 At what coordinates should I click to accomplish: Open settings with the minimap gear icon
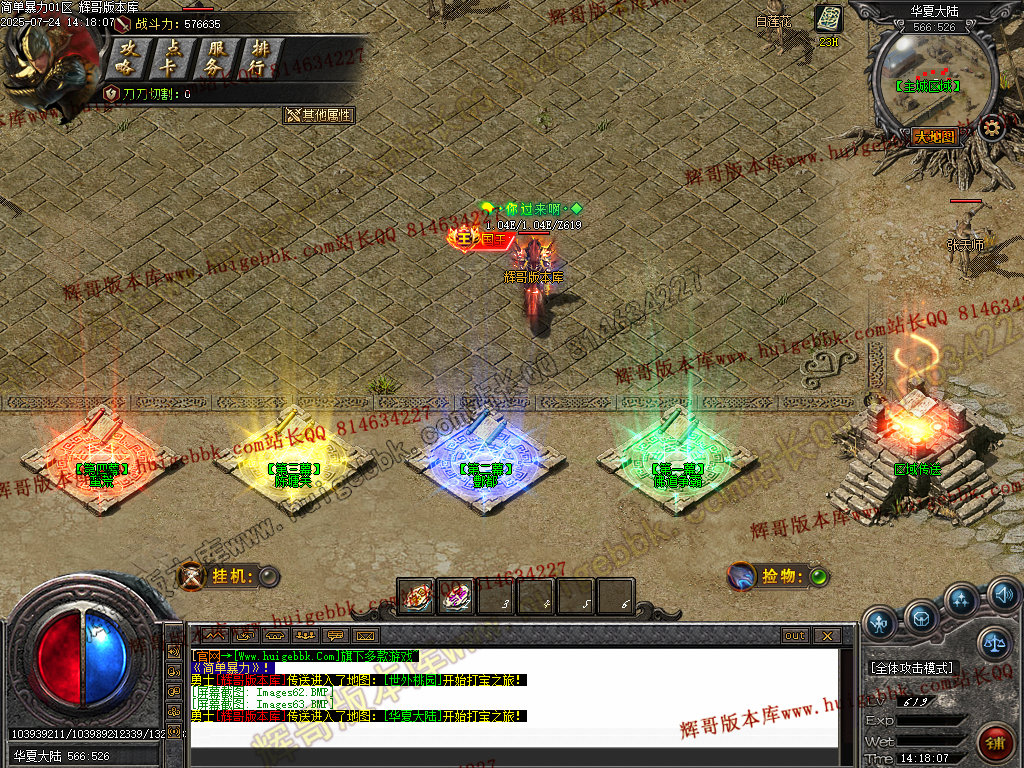pyautogui.click(x=991, y=127)
